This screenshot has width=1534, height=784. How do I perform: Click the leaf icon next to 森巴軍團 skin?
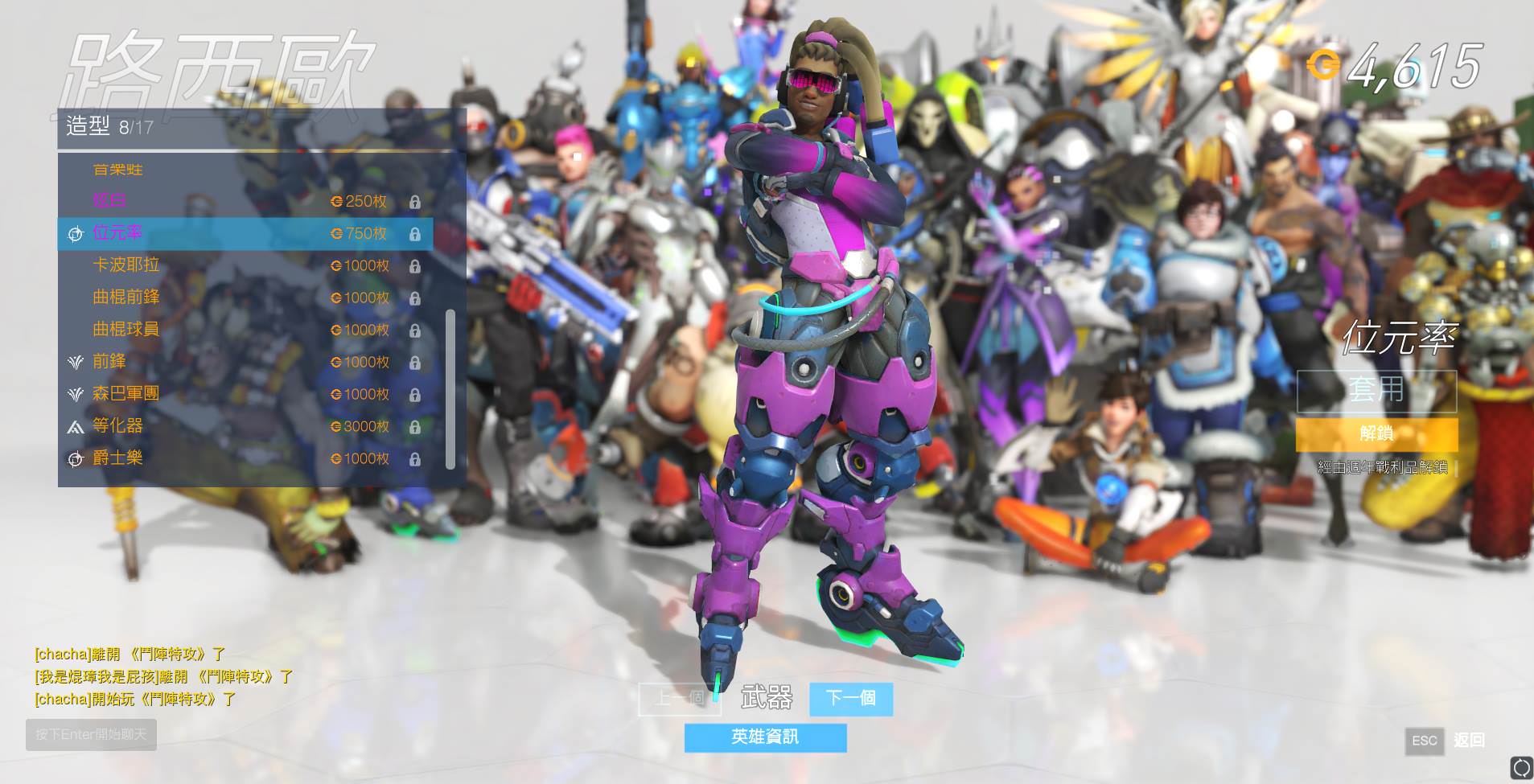(x=76, y=394)
